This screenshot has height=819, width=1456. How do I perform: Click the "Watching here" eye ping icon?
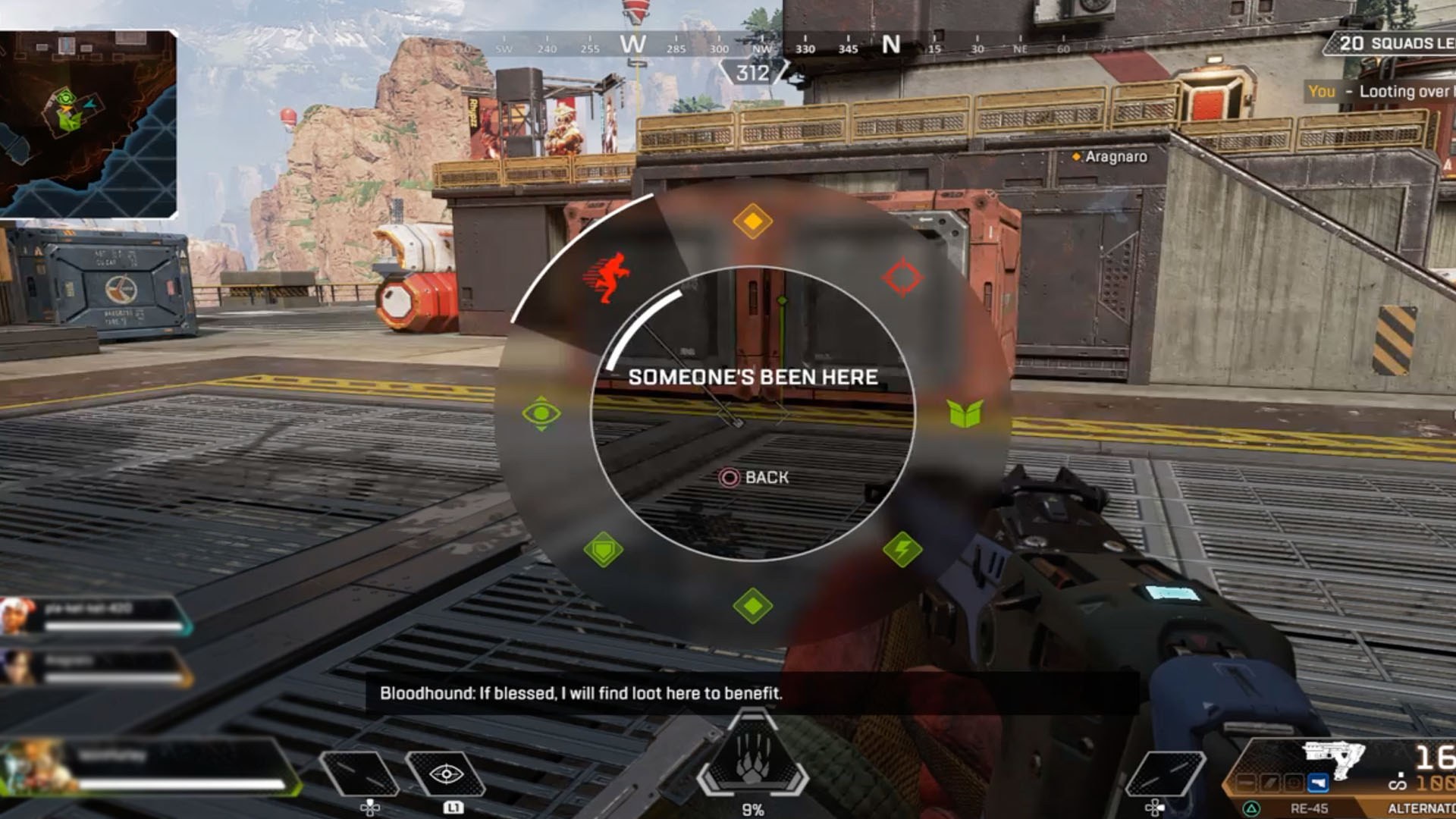(540, 413)
